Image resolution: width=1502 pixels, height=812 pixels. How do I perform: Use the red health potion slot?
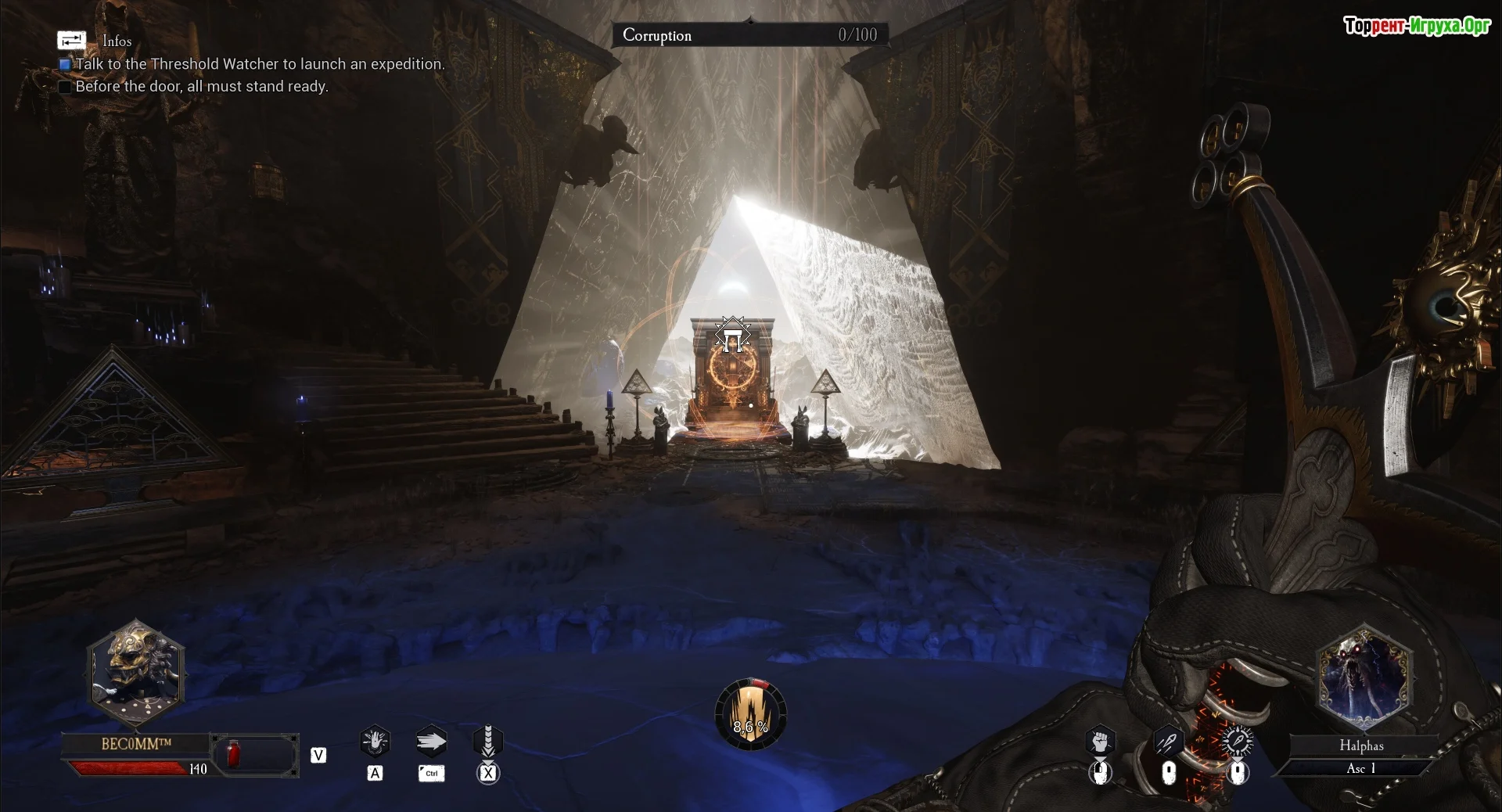233,754
